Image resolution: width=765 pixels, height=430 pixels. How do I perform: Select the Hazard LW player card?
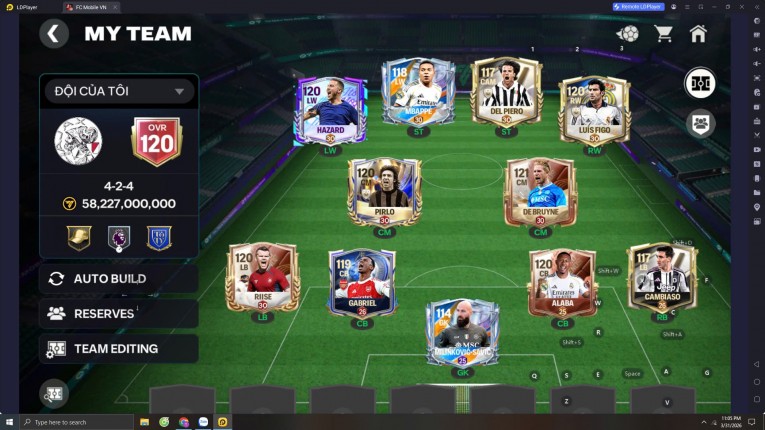[330, 110]
